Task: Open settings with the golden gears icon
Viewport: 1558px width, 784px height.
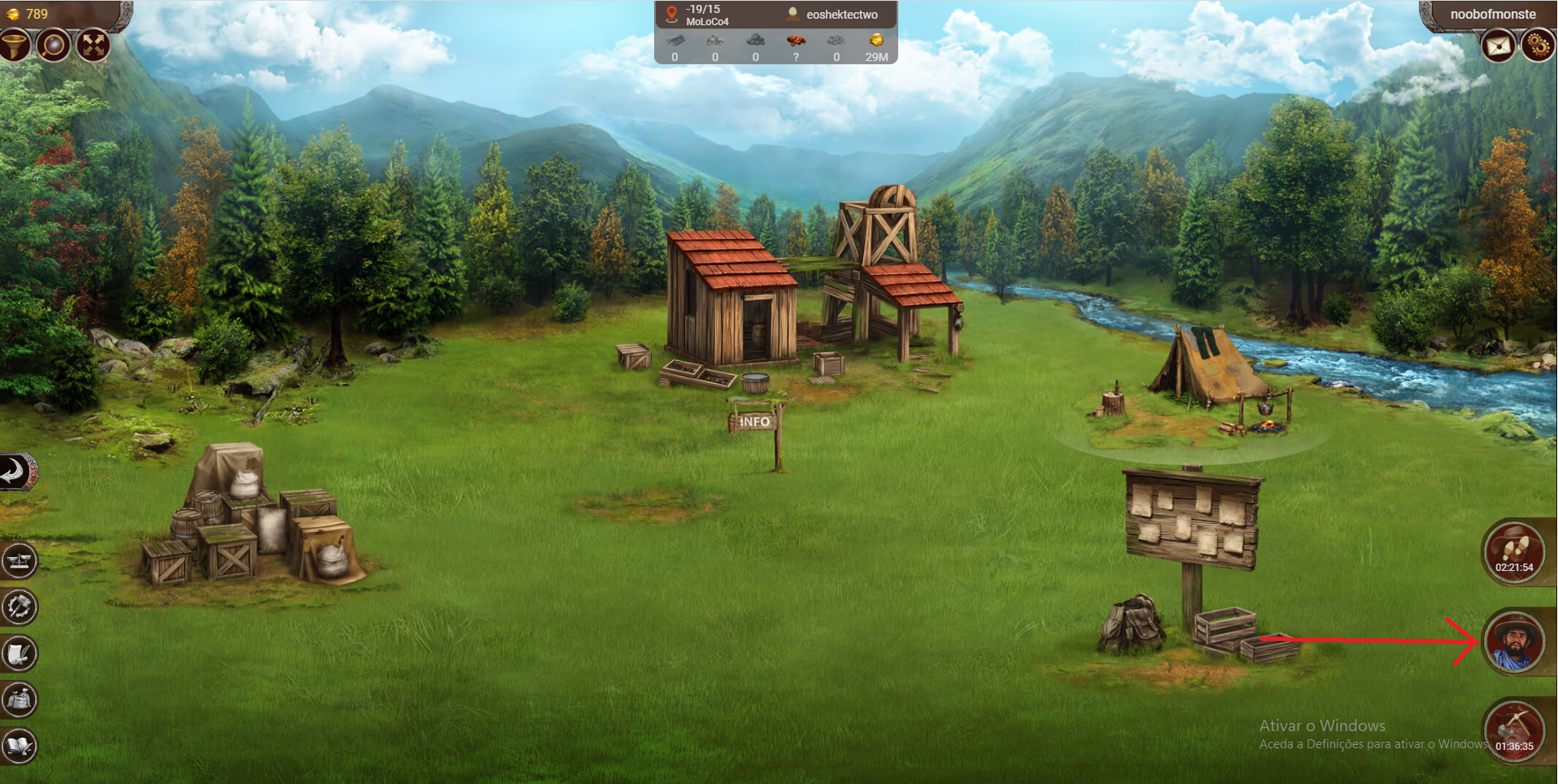Action: [1538, 46]
